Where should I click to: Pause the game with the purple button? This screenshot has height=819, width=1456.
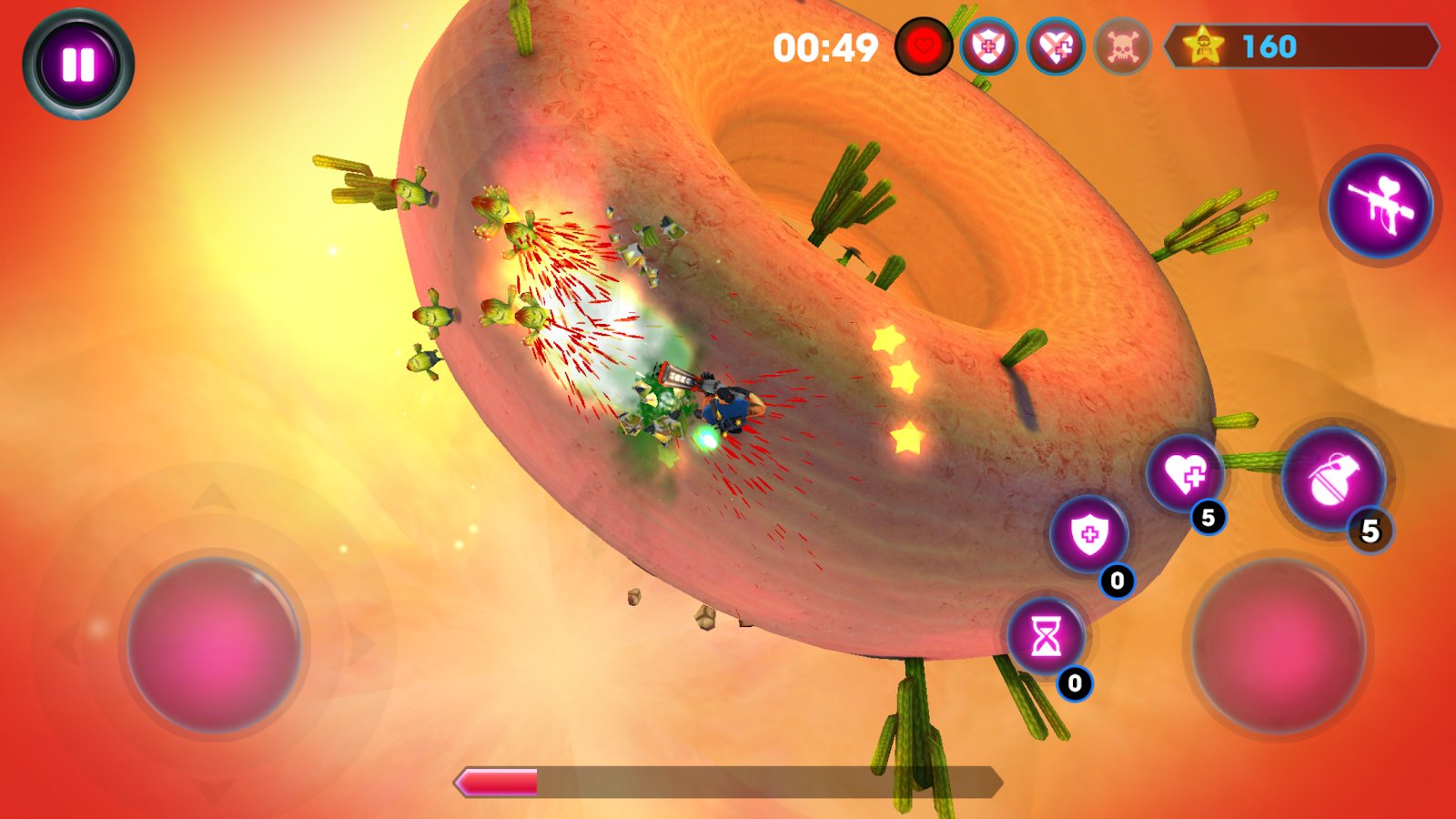78,64
